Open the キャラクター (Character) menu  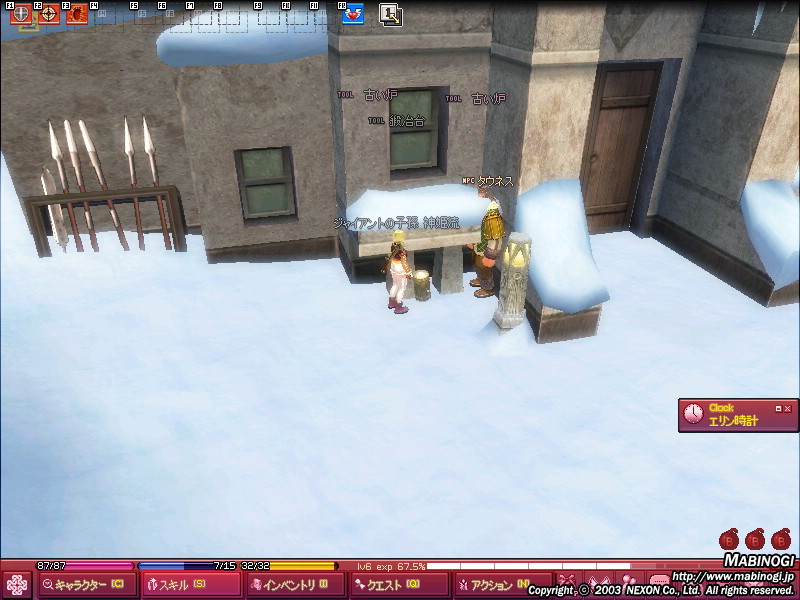click(x=86, y=585)
